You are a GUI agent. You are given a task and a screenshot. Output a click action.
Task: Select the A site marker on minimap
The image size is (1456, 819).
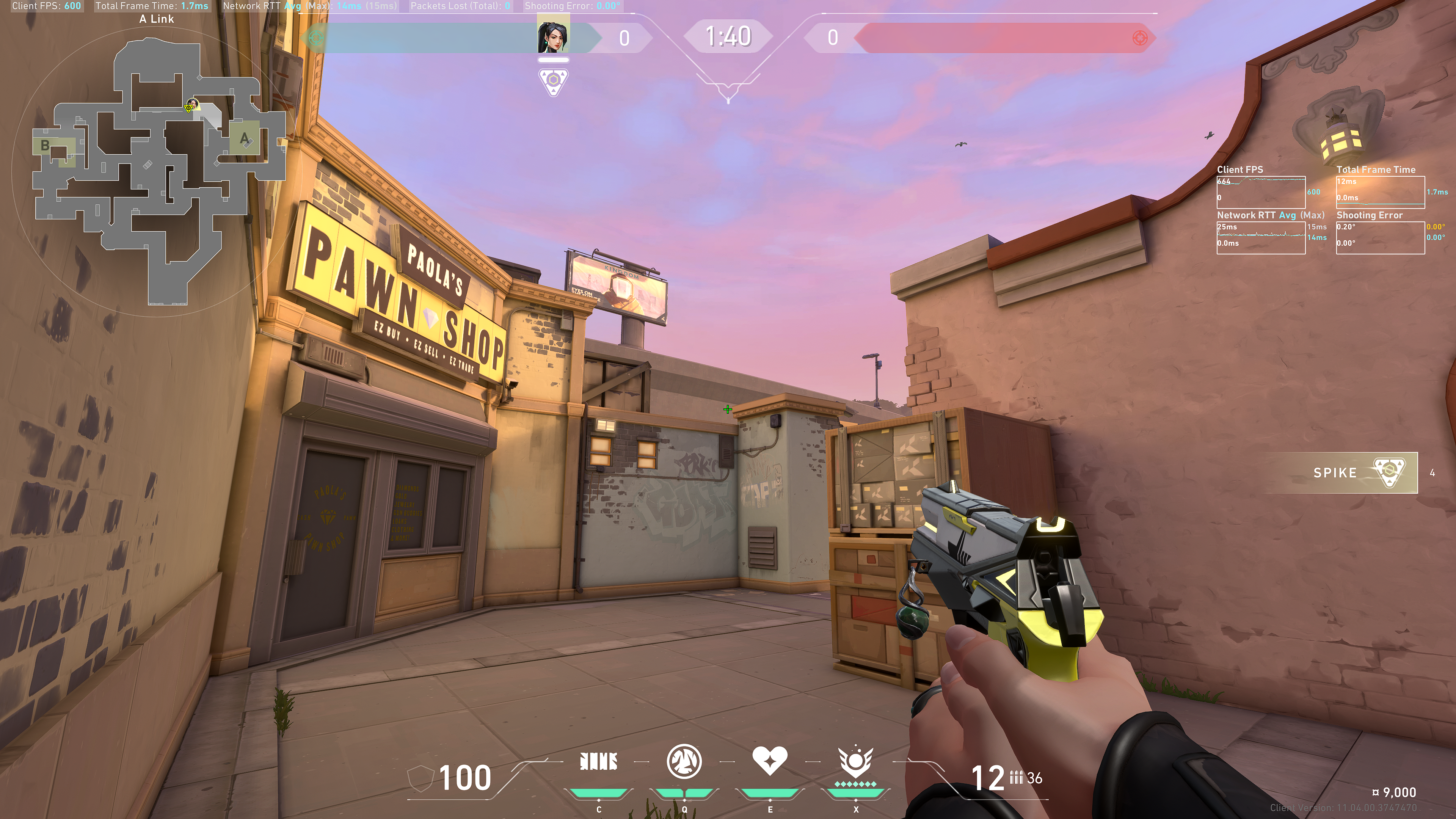coord(244,138)
